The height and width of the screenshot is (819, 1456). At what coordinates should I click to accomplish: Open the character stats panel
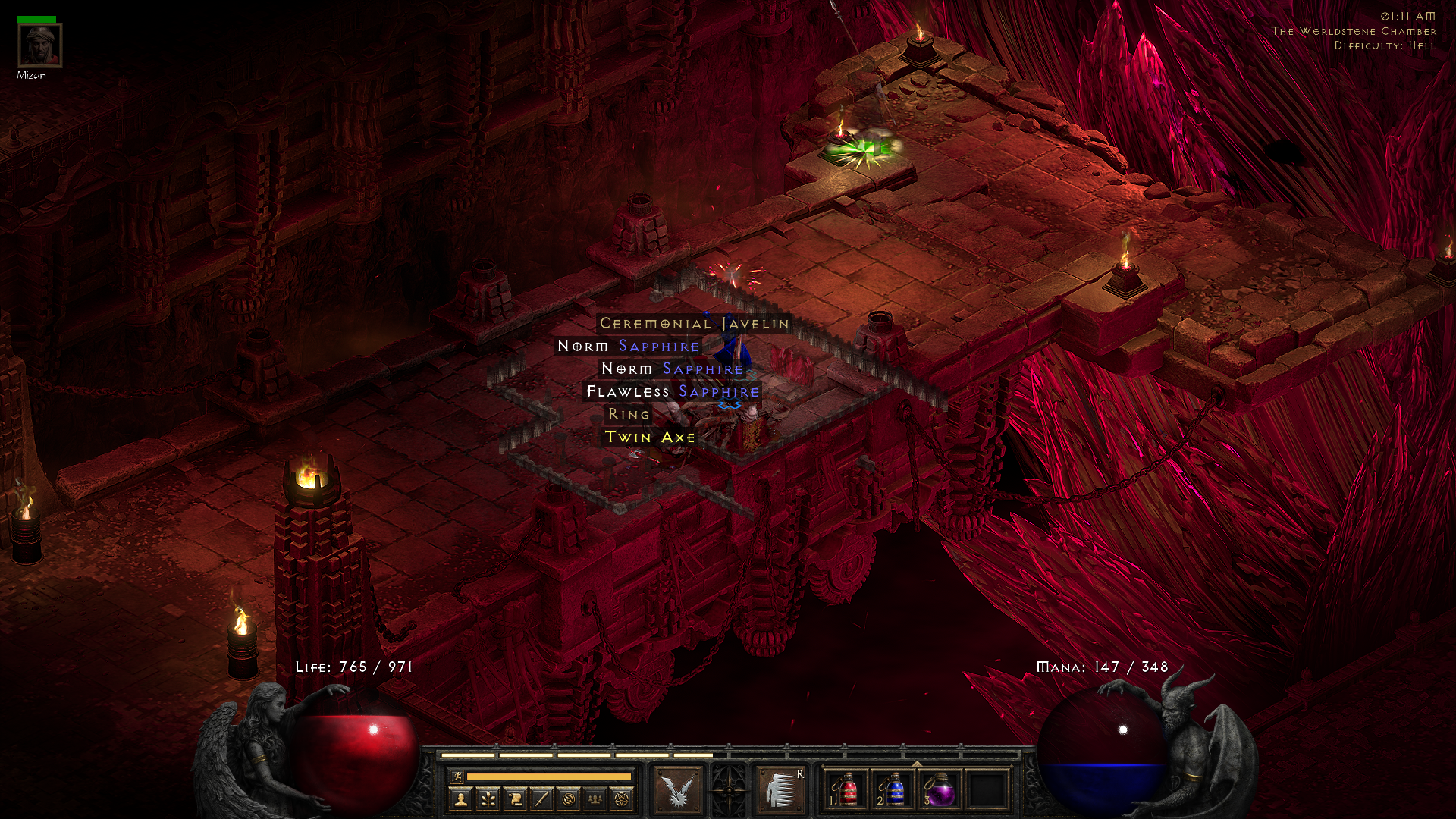[460, 799]
